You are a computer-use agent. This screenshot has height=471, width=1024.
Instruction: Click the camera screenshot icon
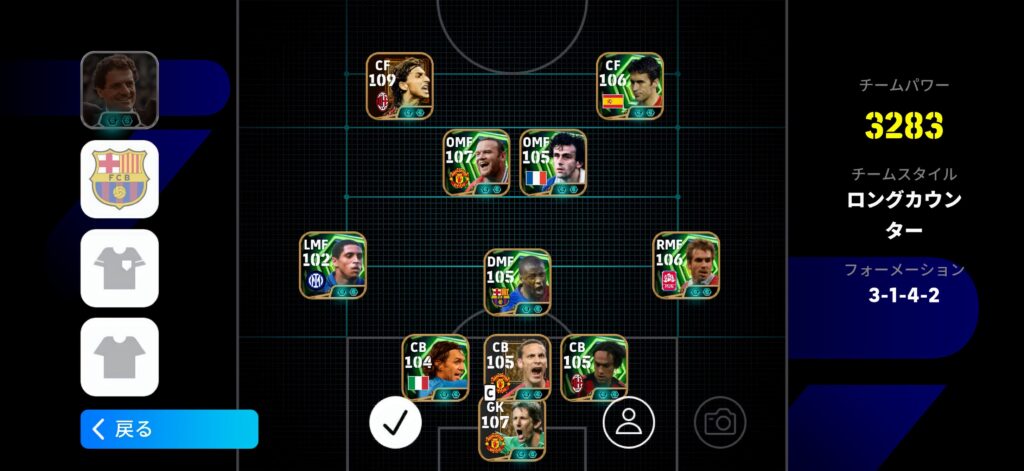pyautogui.click(x=719, y=422)
